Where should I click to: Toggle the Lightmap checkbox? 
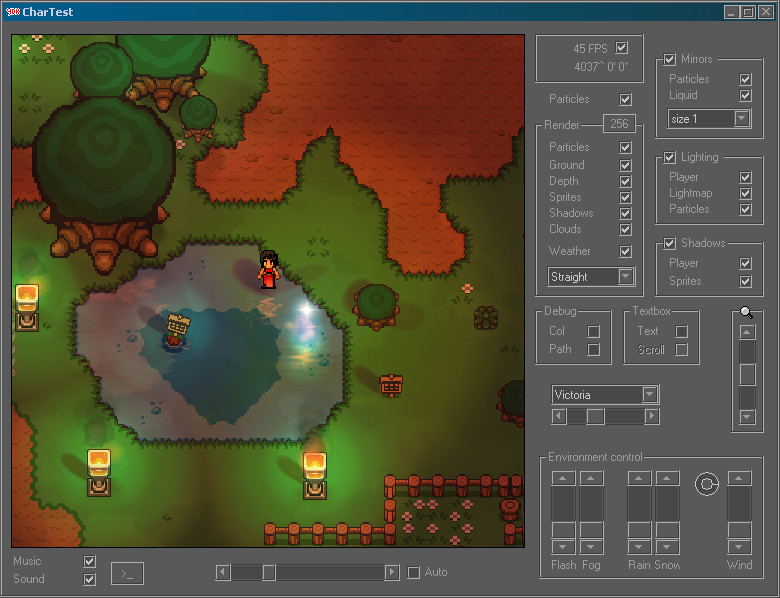click(x=745, y=193)
